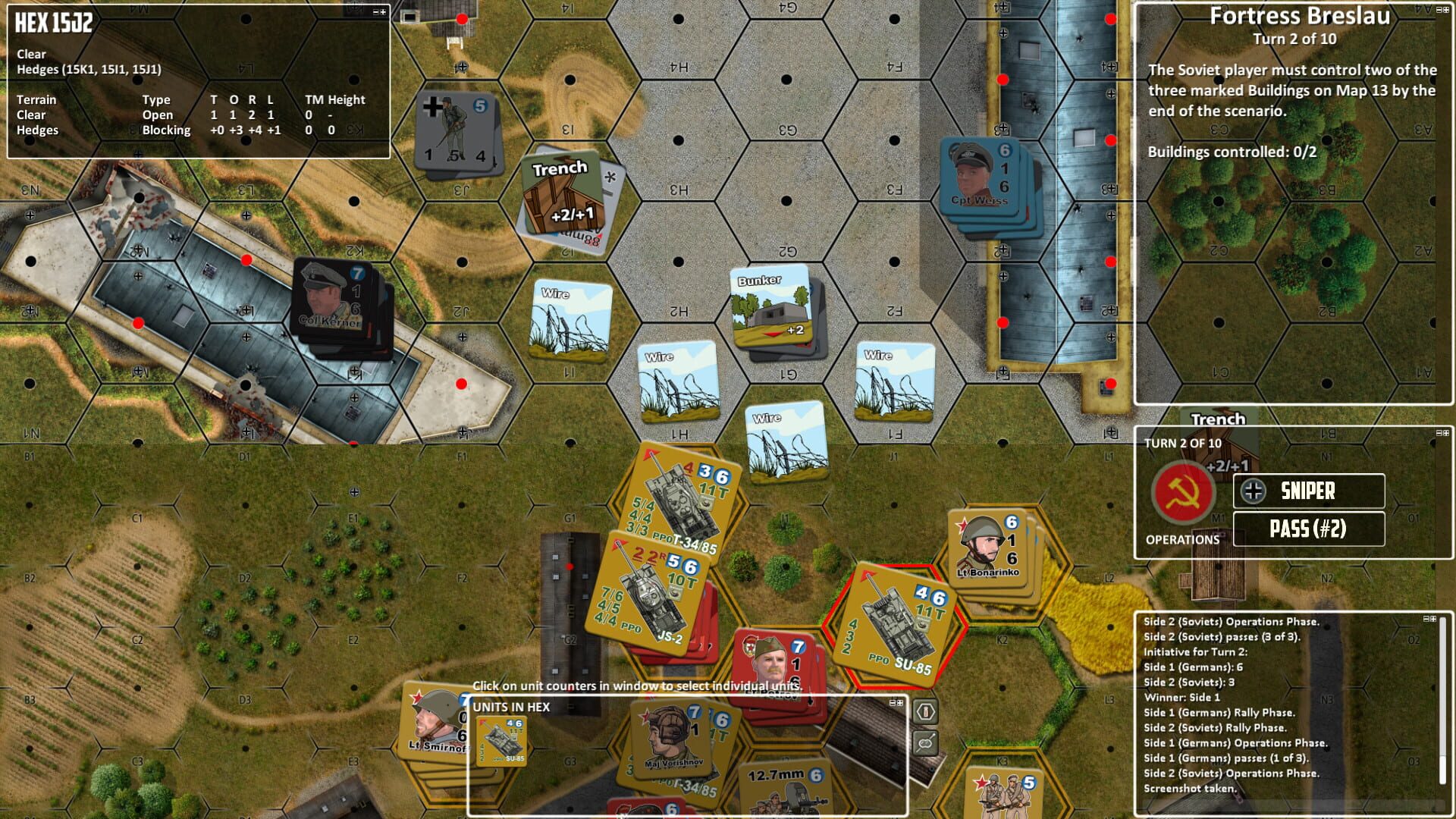Click the plus grid icon on Units in Hex window
This screenshot has width=1456, height=819.
tap(901, 703)
